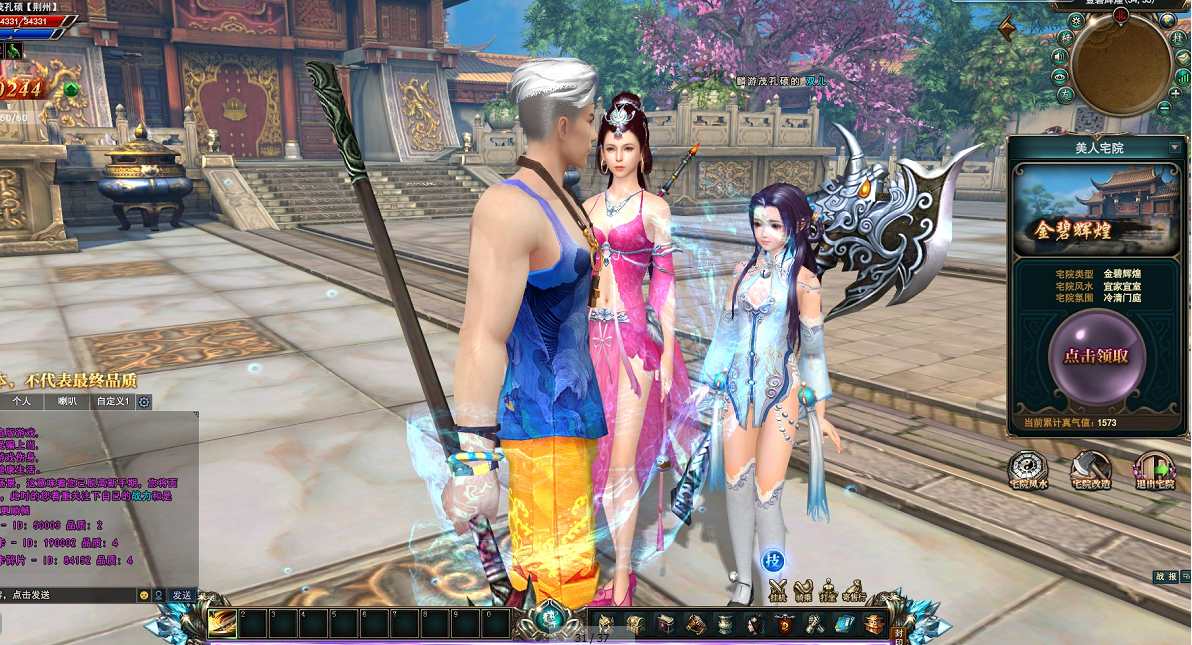The image size is (1192, 645).
Task: Zoom out the minimap with minus button
Action: 1163,106
